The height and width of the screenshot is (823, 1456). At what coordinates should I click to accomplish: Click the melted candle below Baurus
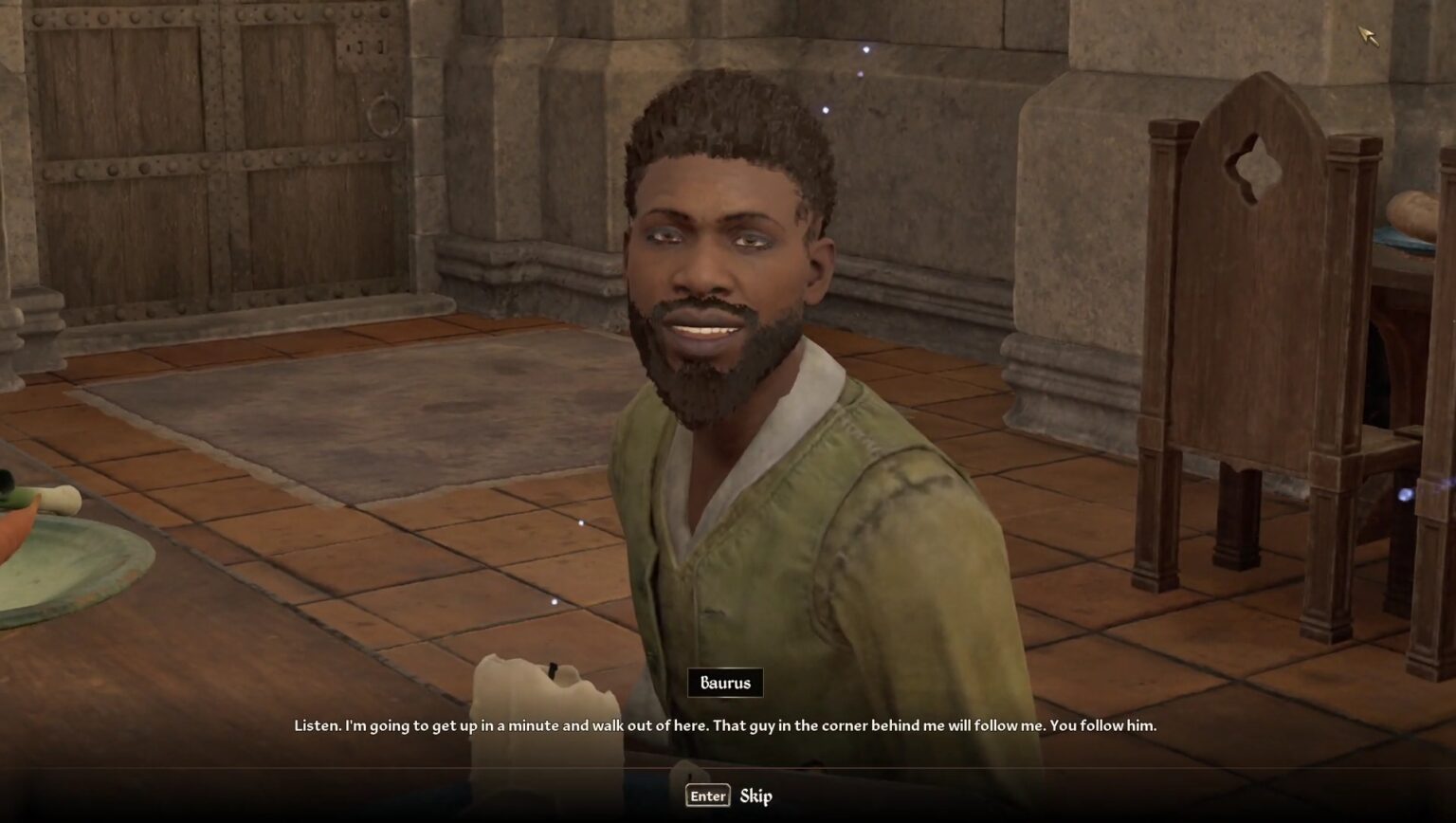[540, 702]
